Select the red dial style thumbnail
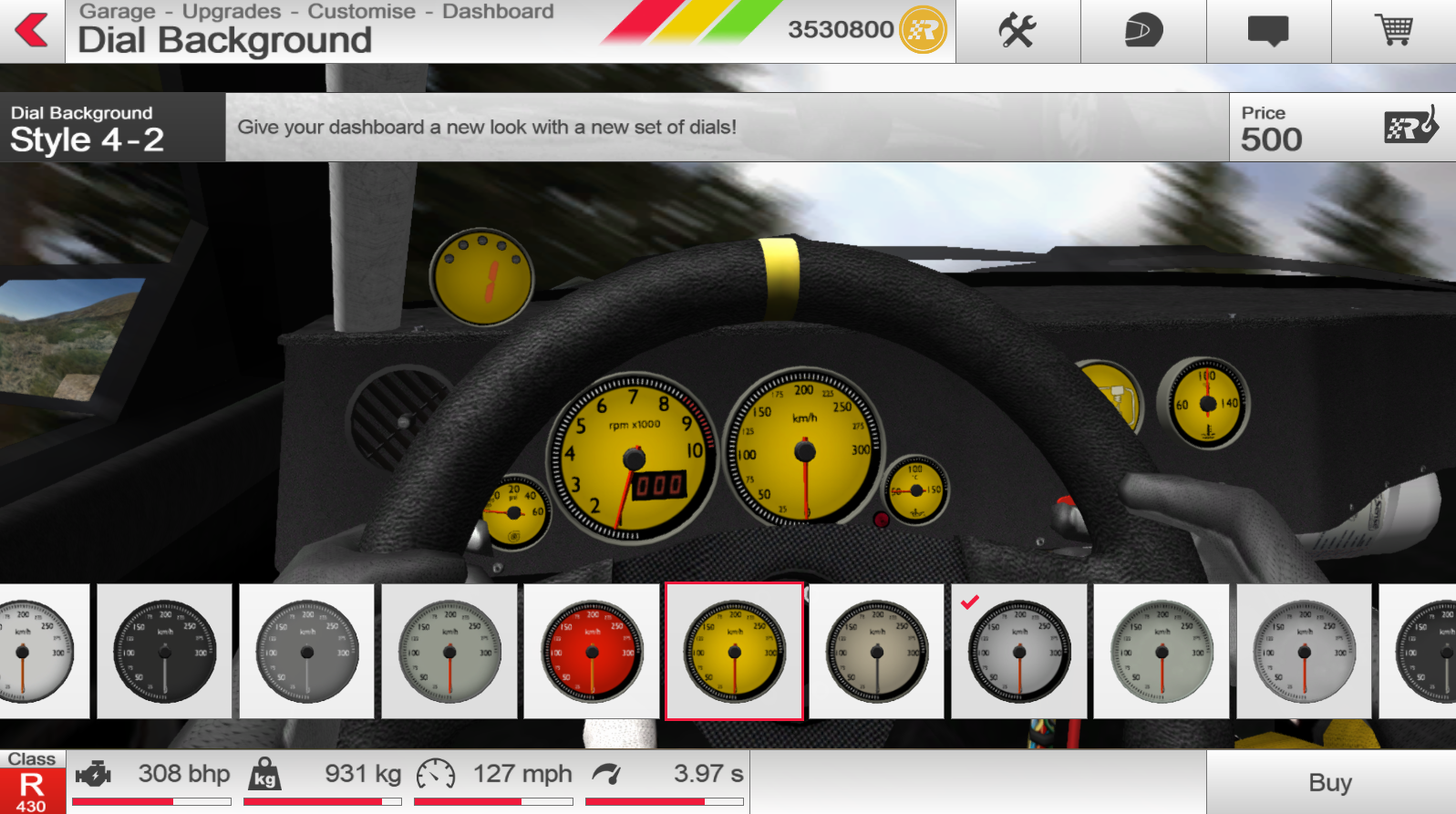 pos(592,651)
